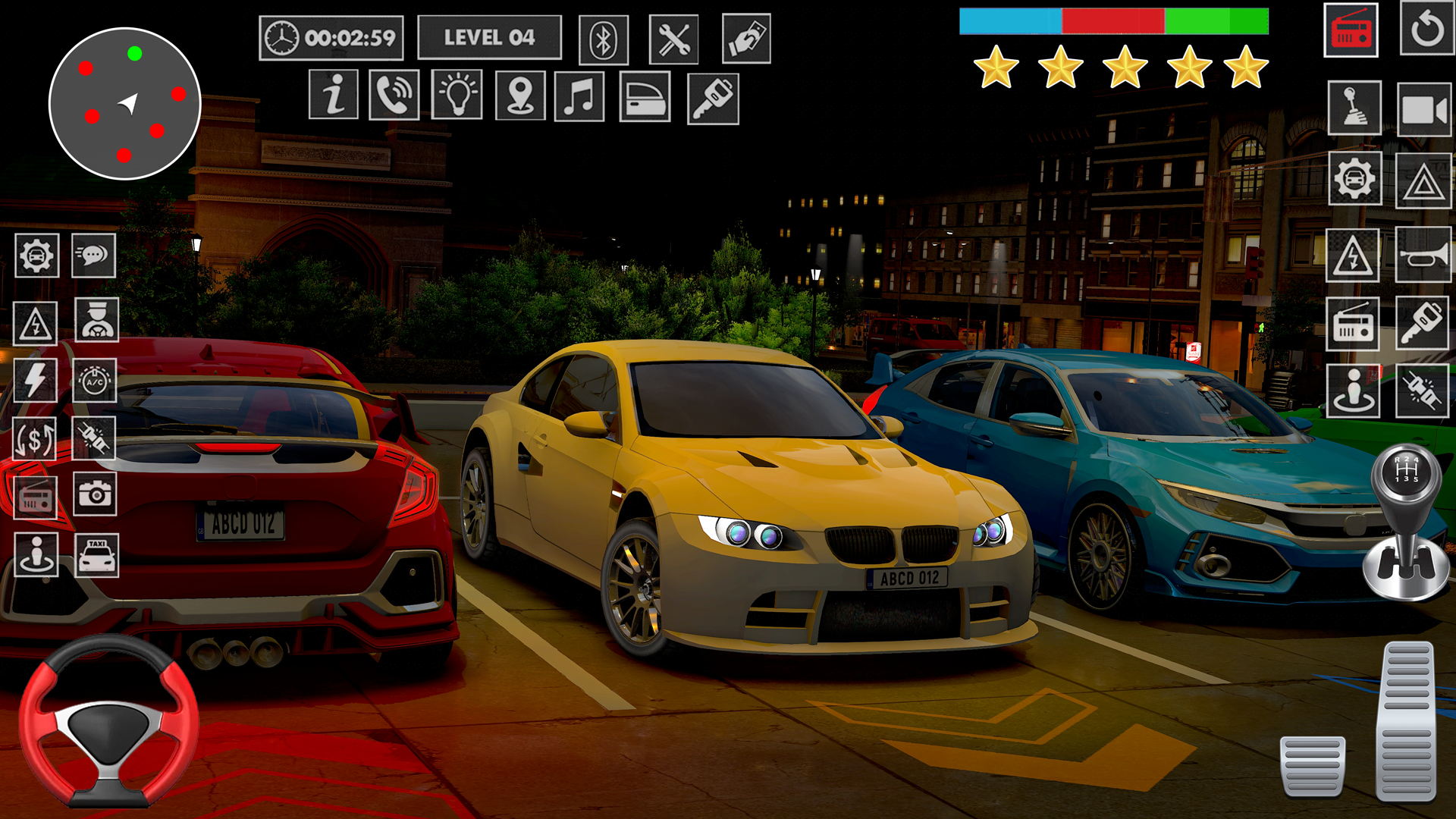This screenshot has height=819, width=1456.
Task: Open the in-game phone call icon
Action: pos(395,97)
